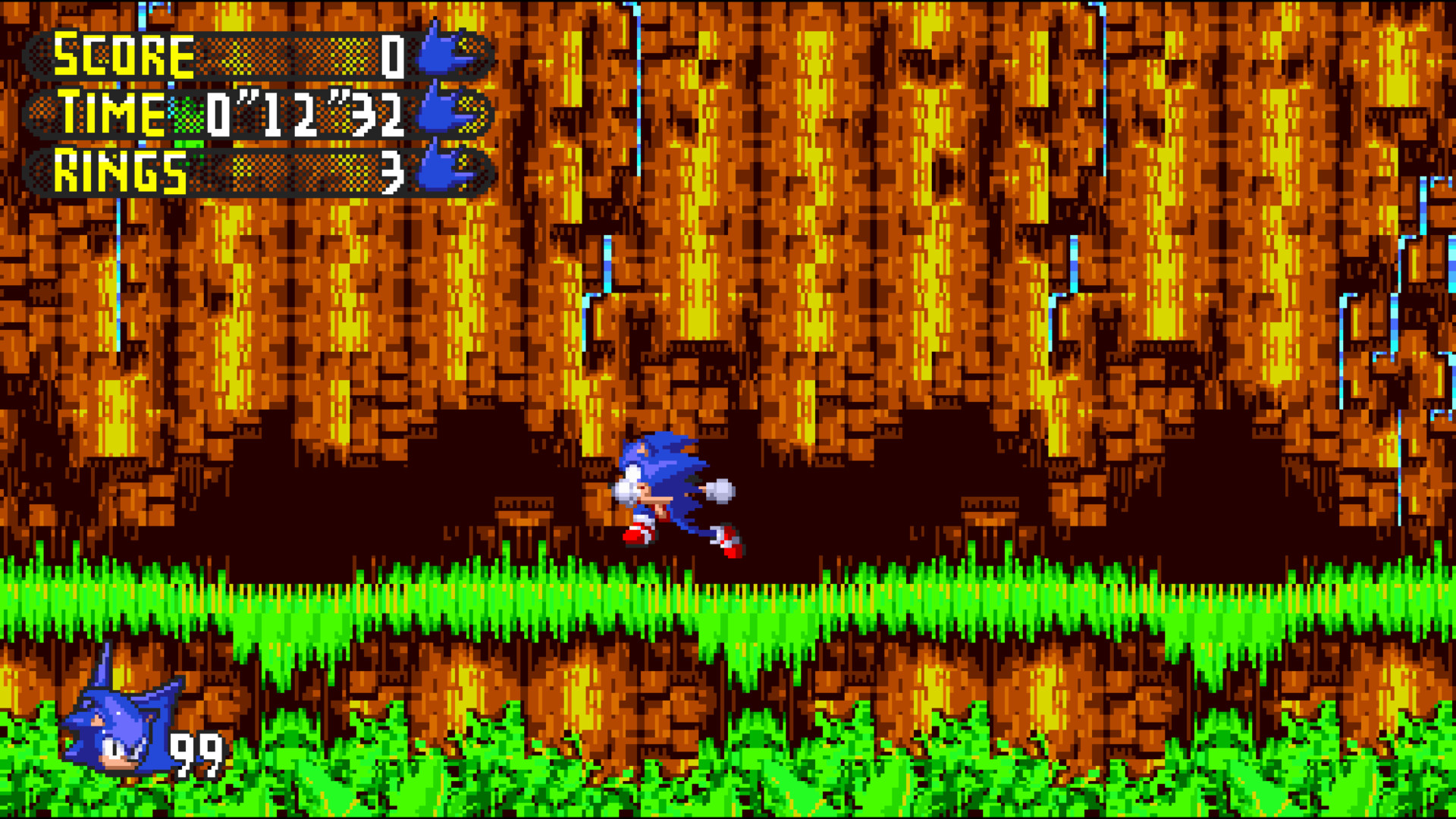The image size is (1456, 819).
Task: Click the timer reading 0"12"92
Action: click(x=303, y=114)
